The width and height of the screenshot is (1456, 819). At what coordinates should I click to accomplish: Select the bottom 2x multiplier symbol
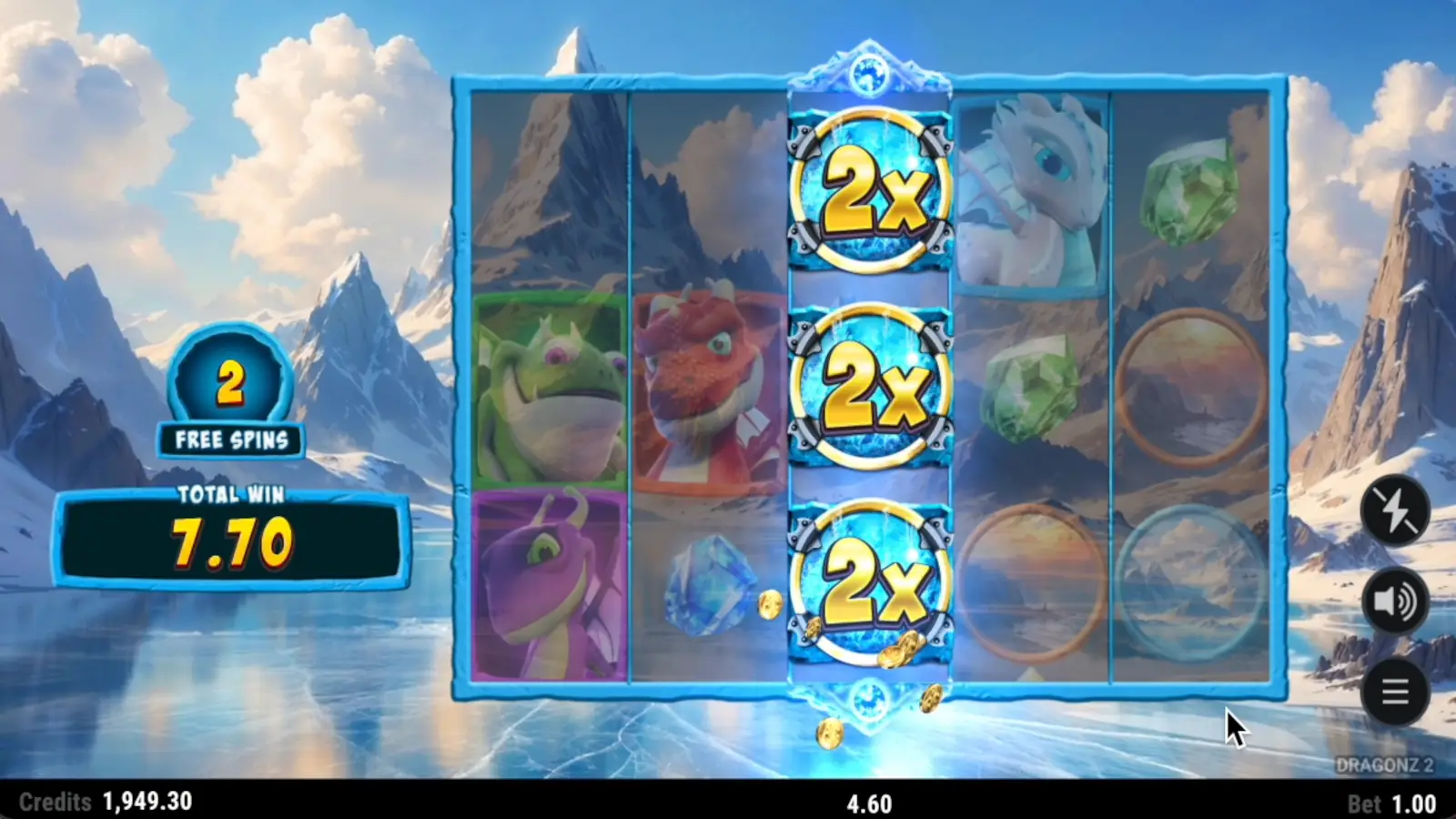[x=869, y=587]
